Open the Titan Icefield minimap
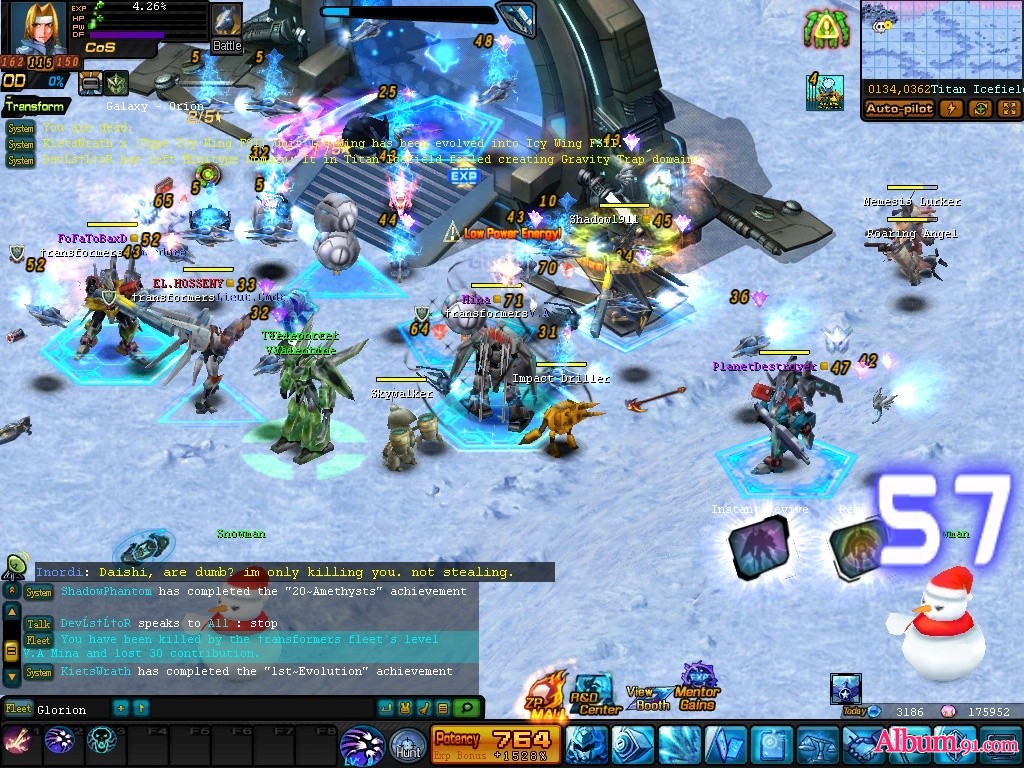This screenshot has width=1024, height=768. coord(941,40)
